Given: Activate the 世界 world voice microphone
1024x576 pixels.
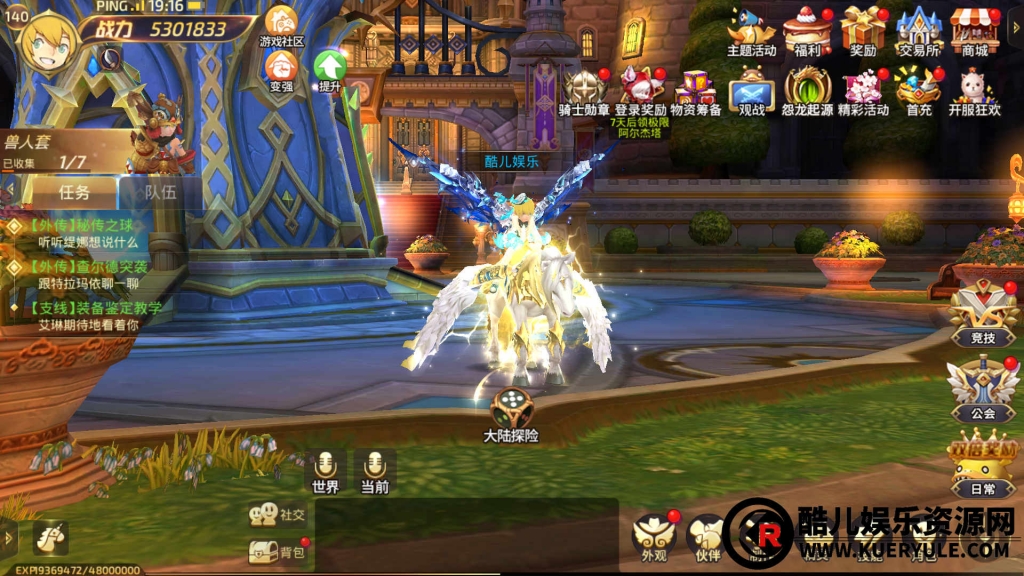Looking at the screenshot, I should tap(325, 471).
